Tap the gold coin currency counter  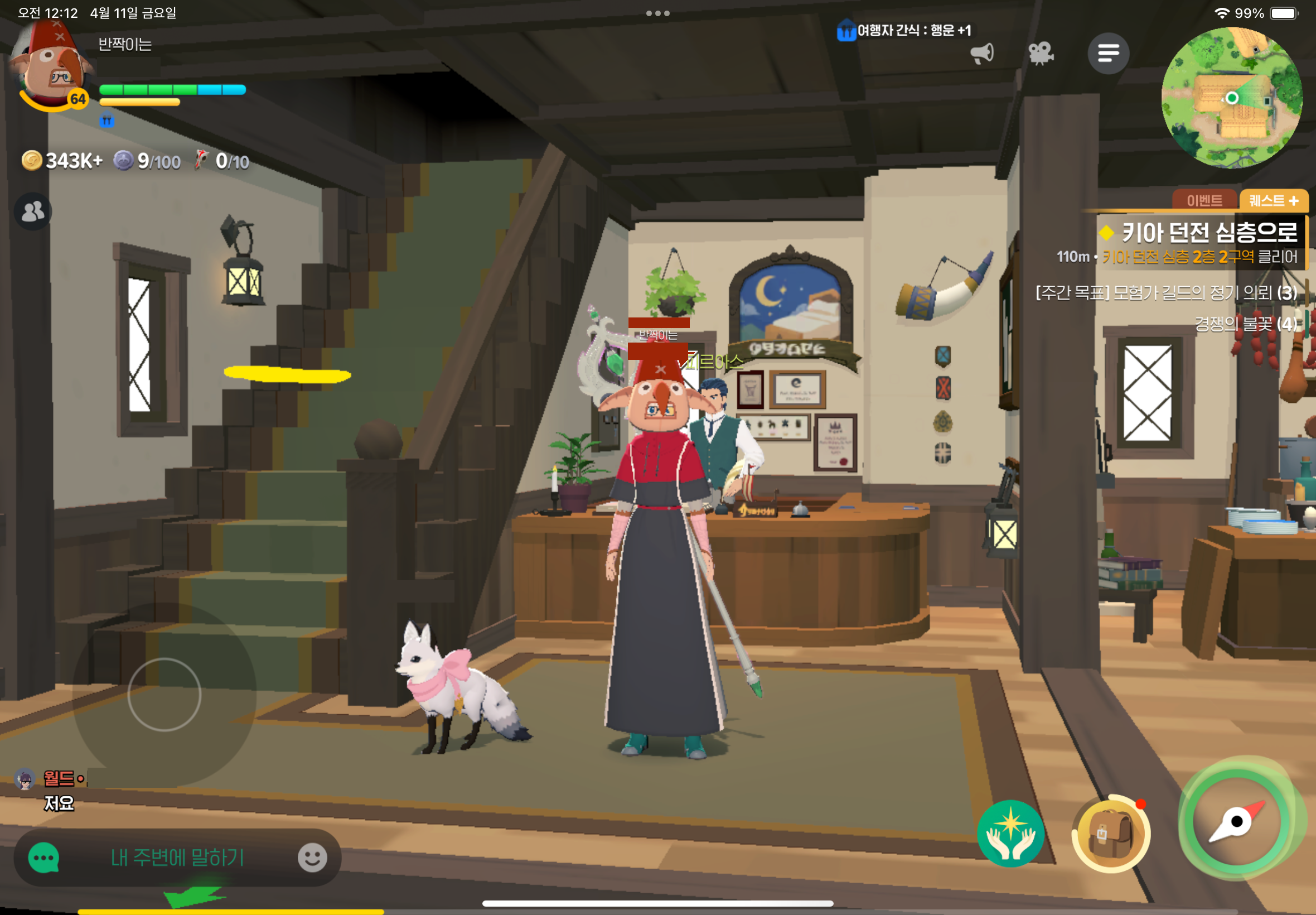pyautogui.click(x=62, y=161)
